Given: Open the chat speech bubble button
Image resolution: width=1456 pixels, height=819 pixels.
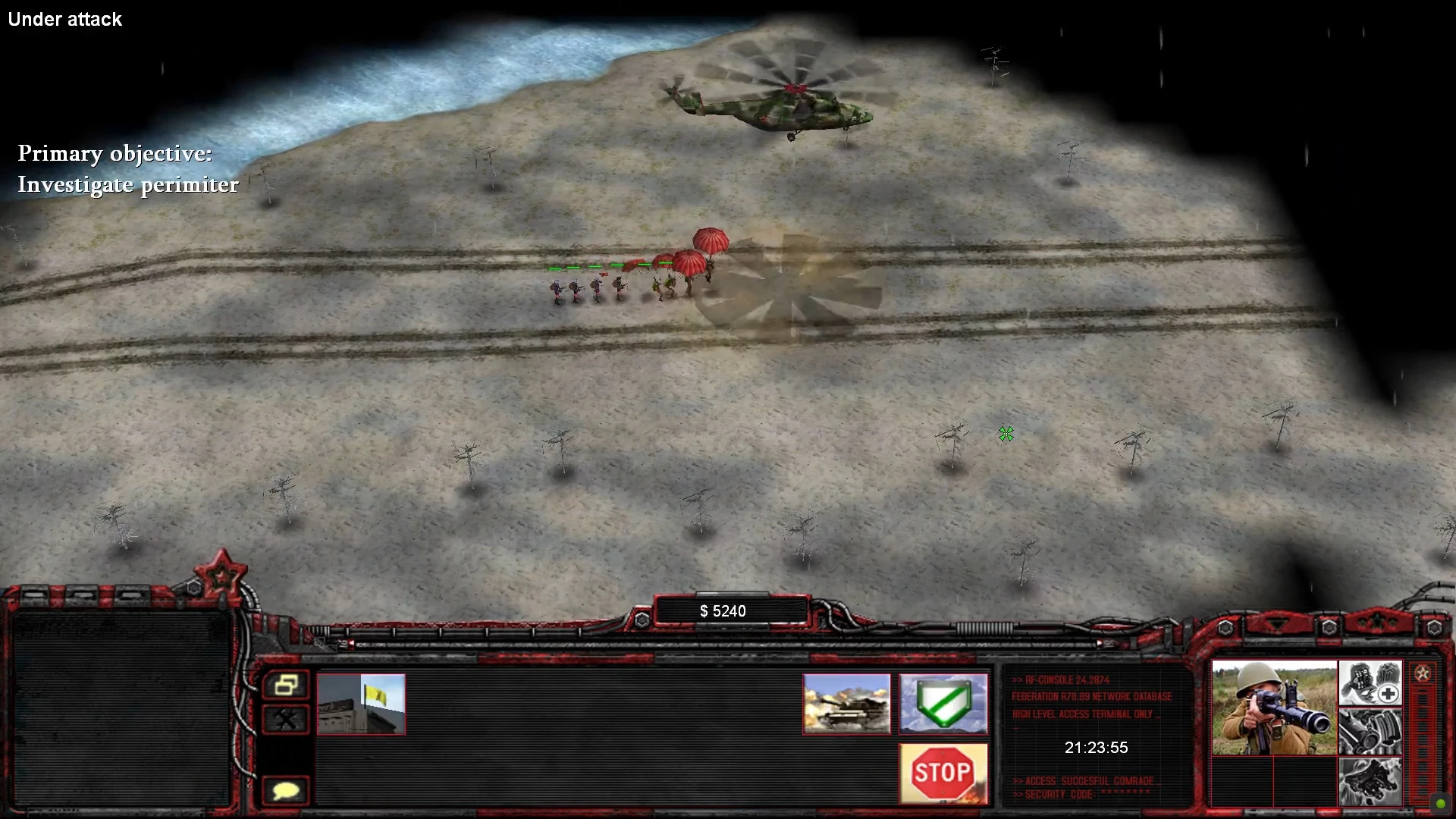Looking at the screenshot, I should pyautogui.click(x=286, y=791).
